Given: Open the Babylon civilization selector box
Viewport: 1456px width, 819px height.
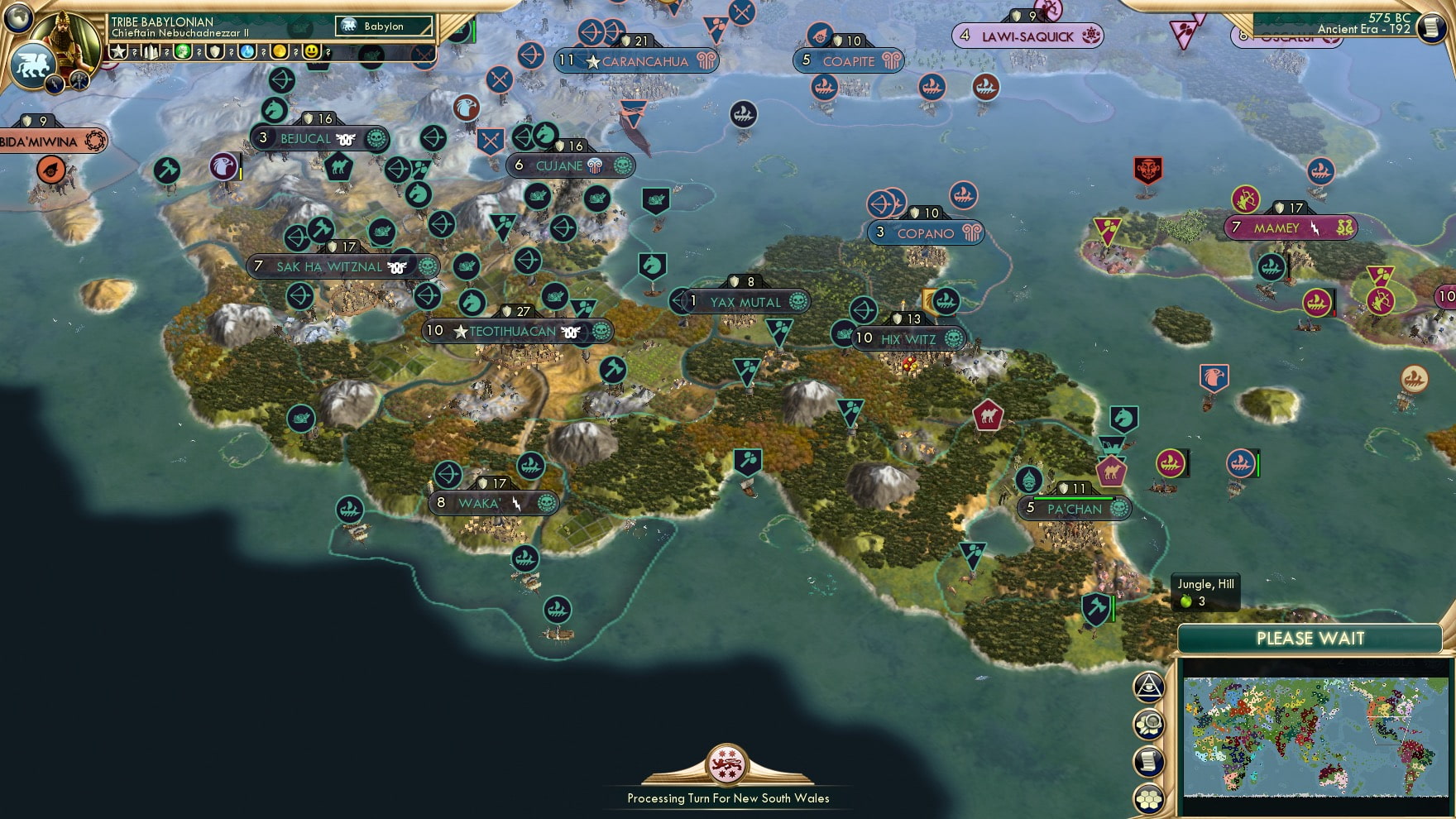Looking at the screenshot, I should [x=383, y=26].
